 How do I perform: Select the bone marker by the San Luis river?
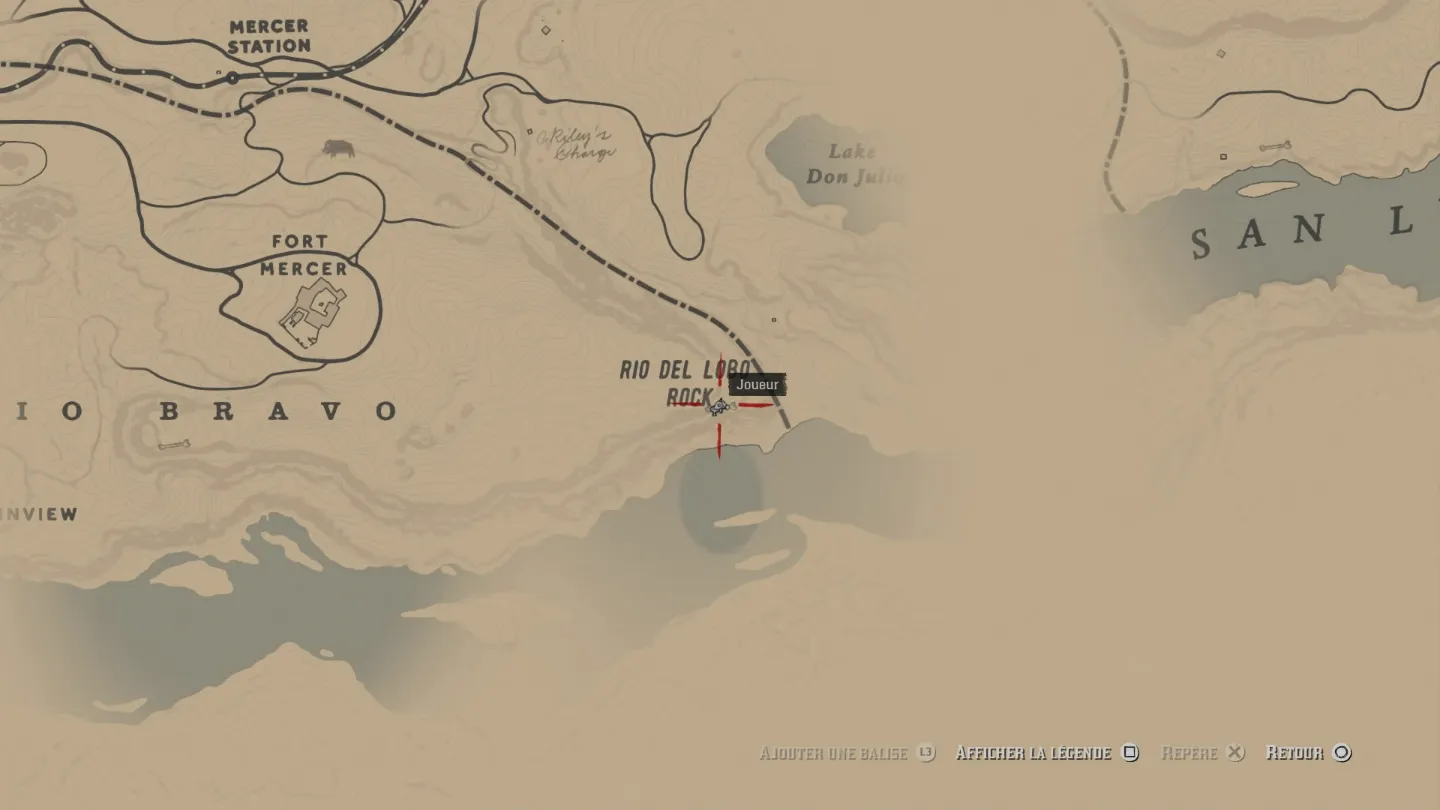1274,147
